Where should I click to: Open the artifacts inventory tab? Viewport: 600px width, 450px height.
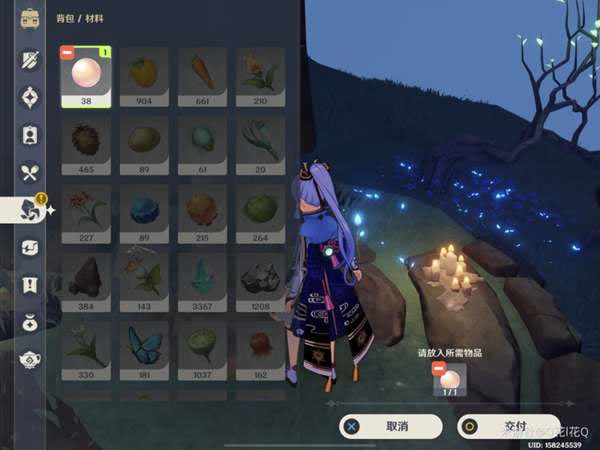[x=30, y=97]
